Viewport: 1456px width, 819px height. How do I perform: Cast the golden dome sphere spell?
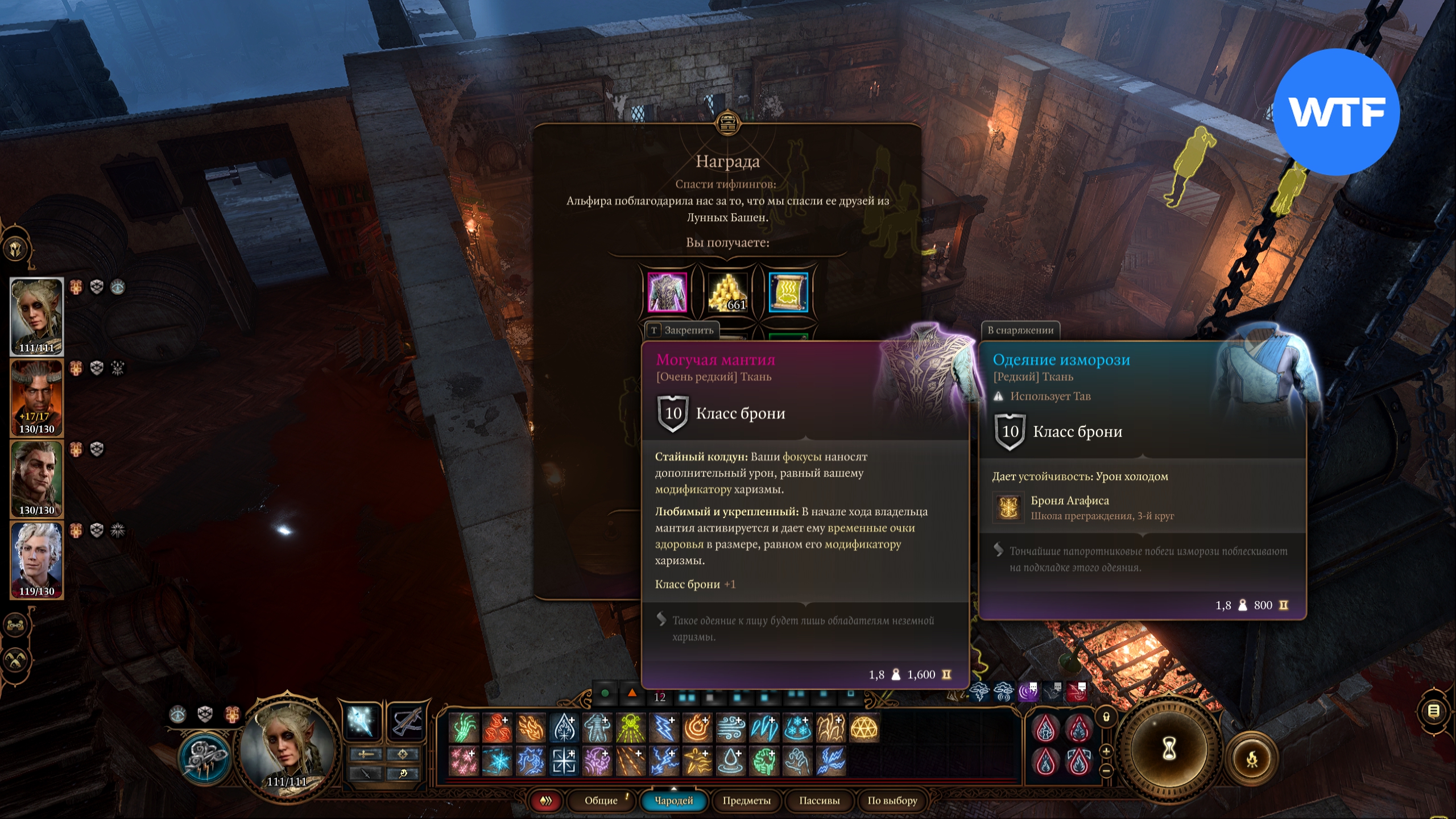pyautogui.click(x=864, y=728)
